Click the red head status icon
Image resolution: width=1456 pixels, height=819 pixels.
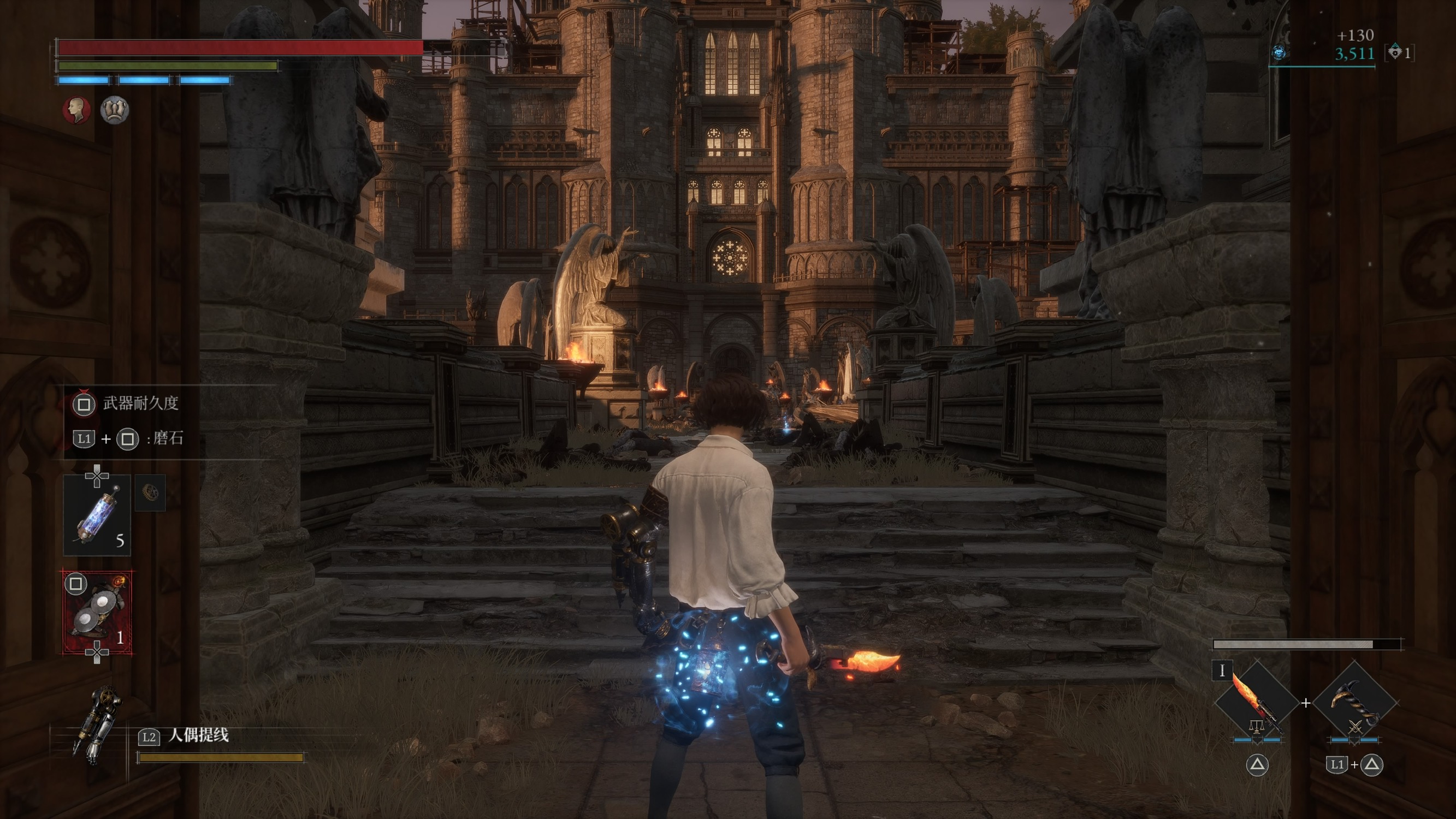coord(76,110)
